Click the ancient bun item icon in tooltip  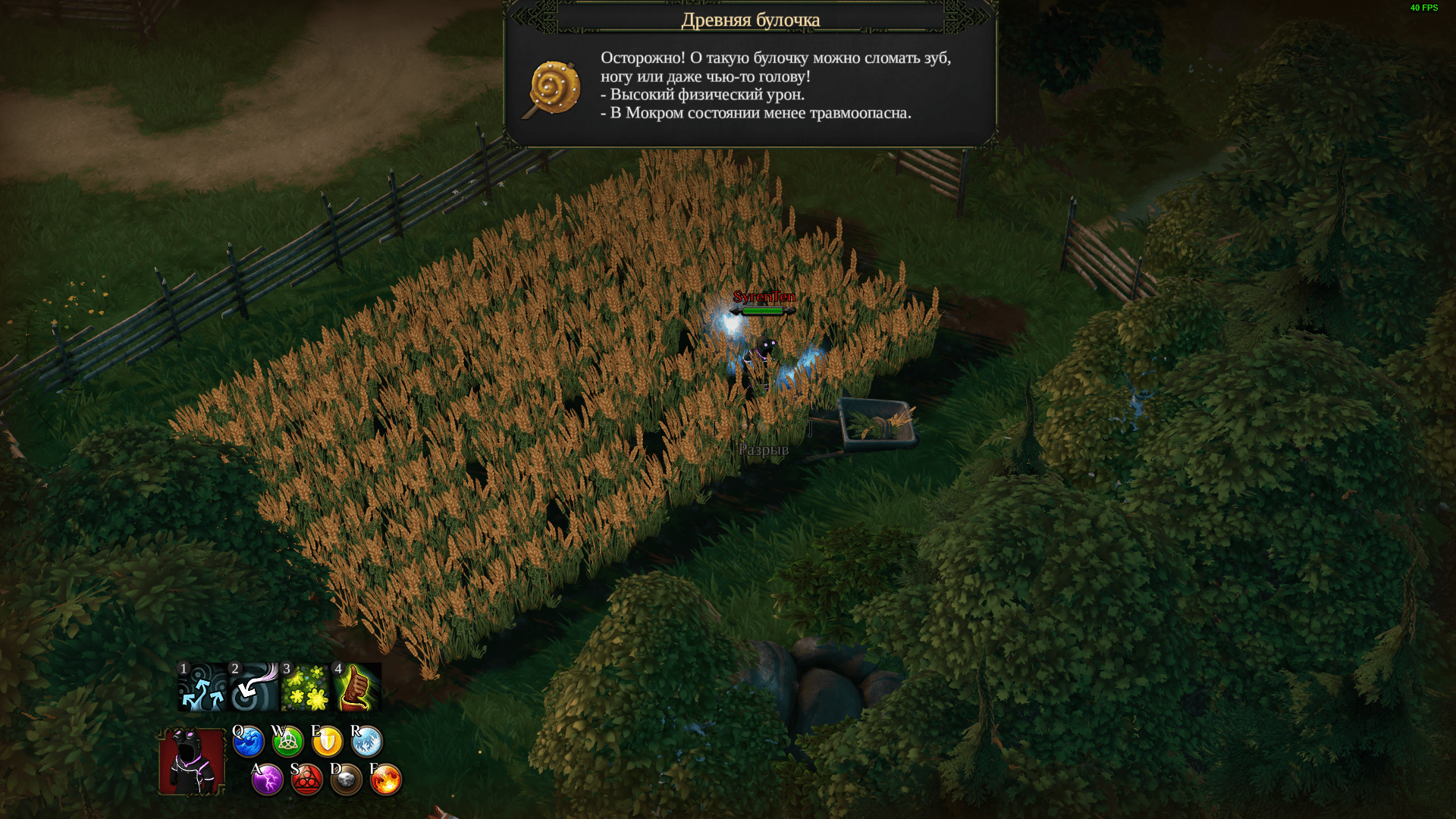click(552, 89)
